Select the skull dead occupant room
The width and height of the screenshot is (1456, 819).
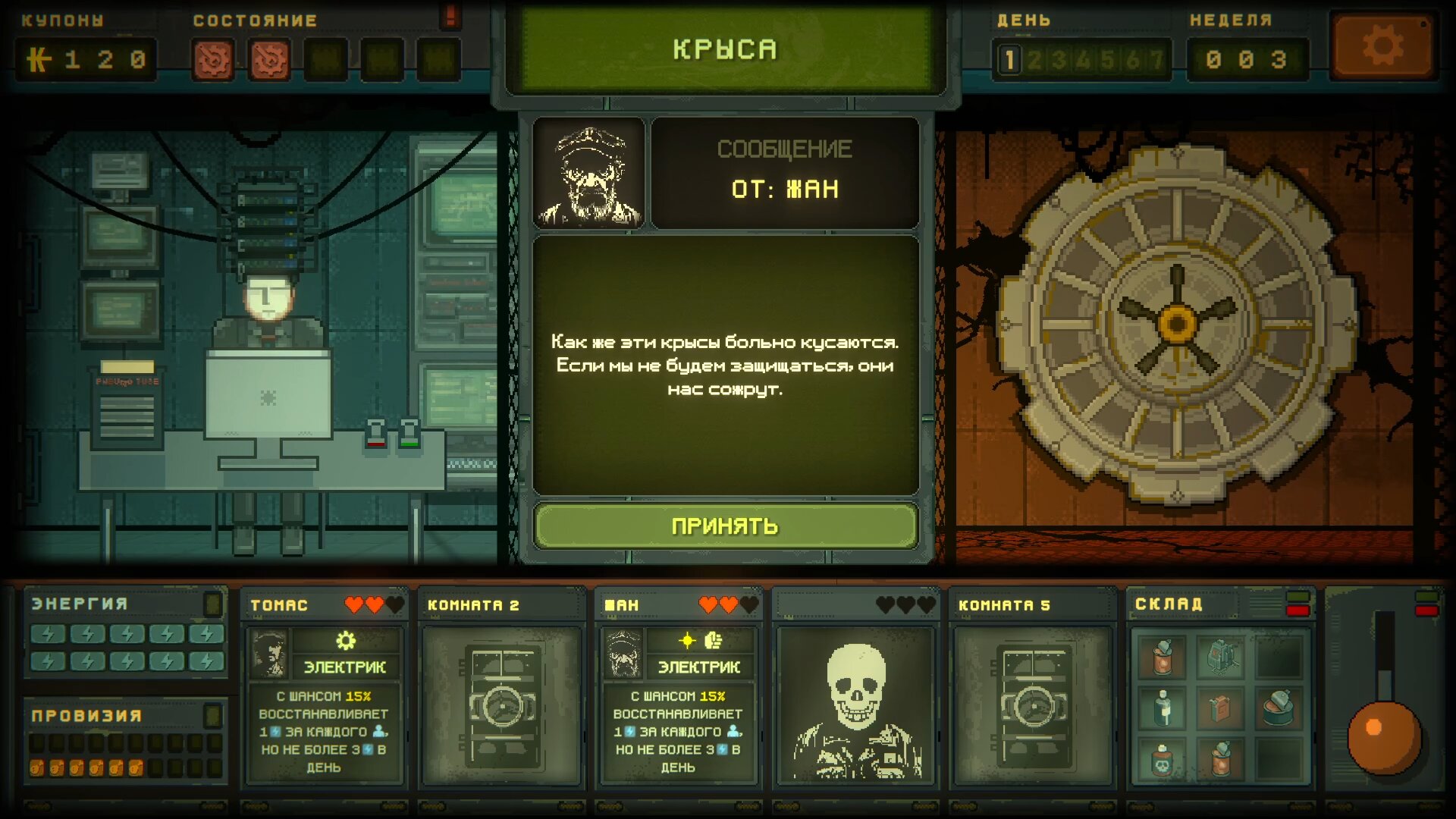[x=855, y=704]
